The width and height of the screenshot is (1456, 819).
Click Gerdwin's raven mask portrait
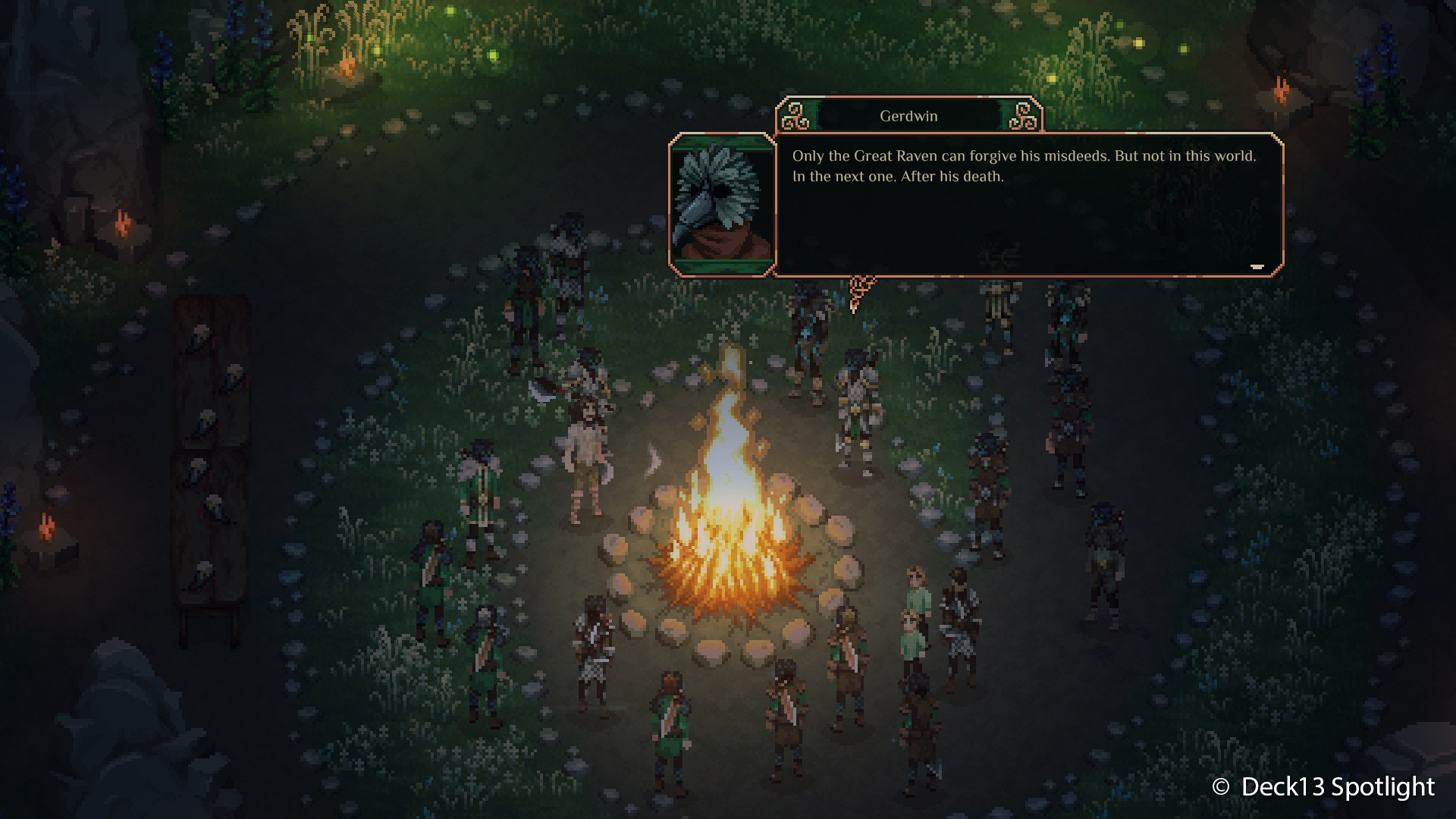pos(722,204)
